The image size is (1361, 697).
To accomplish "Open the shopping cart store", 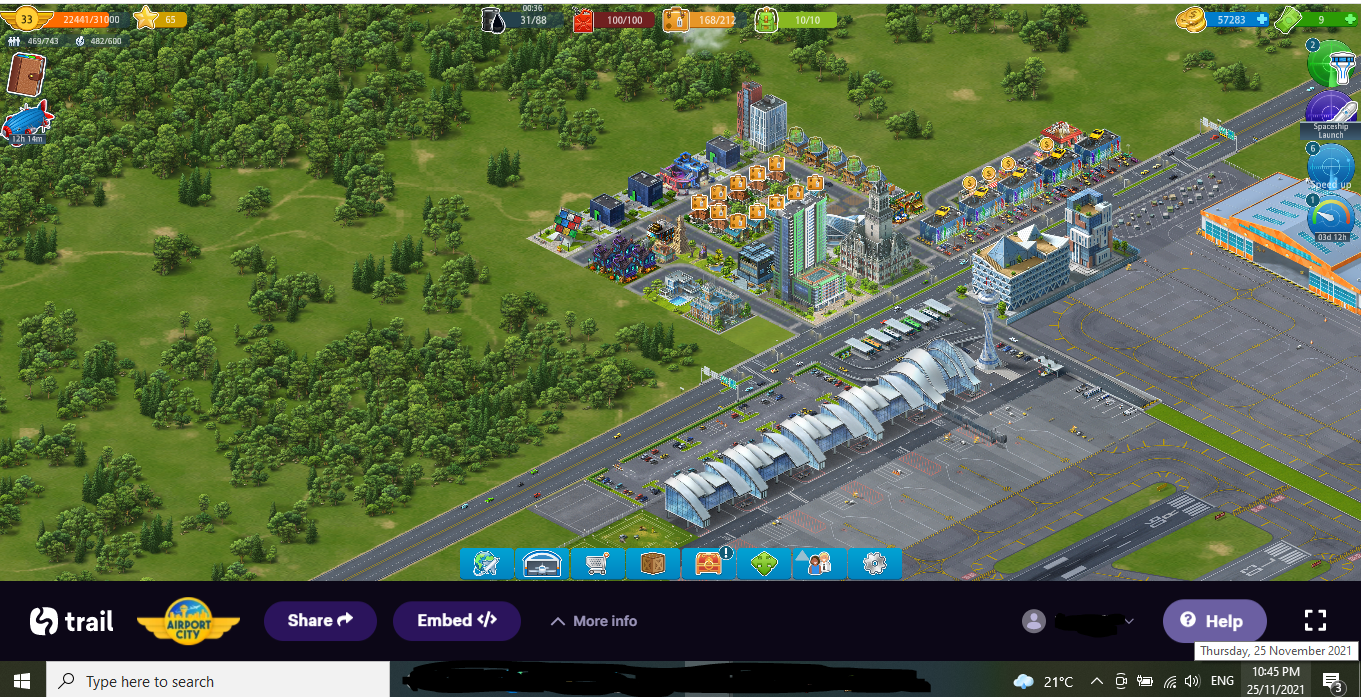I will tap(598, 564).
